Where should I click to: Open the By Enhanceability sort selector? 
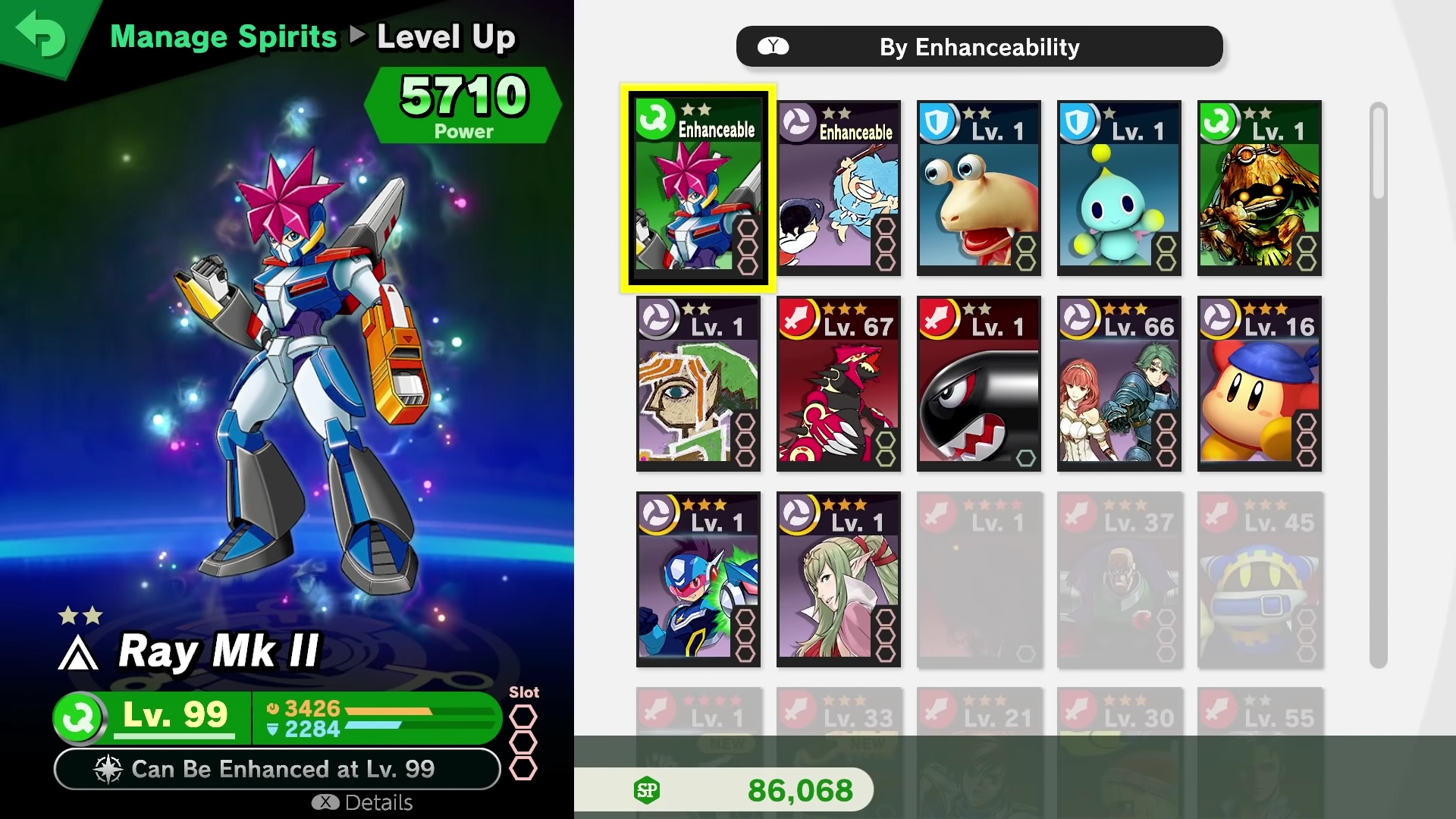(979, 47)
